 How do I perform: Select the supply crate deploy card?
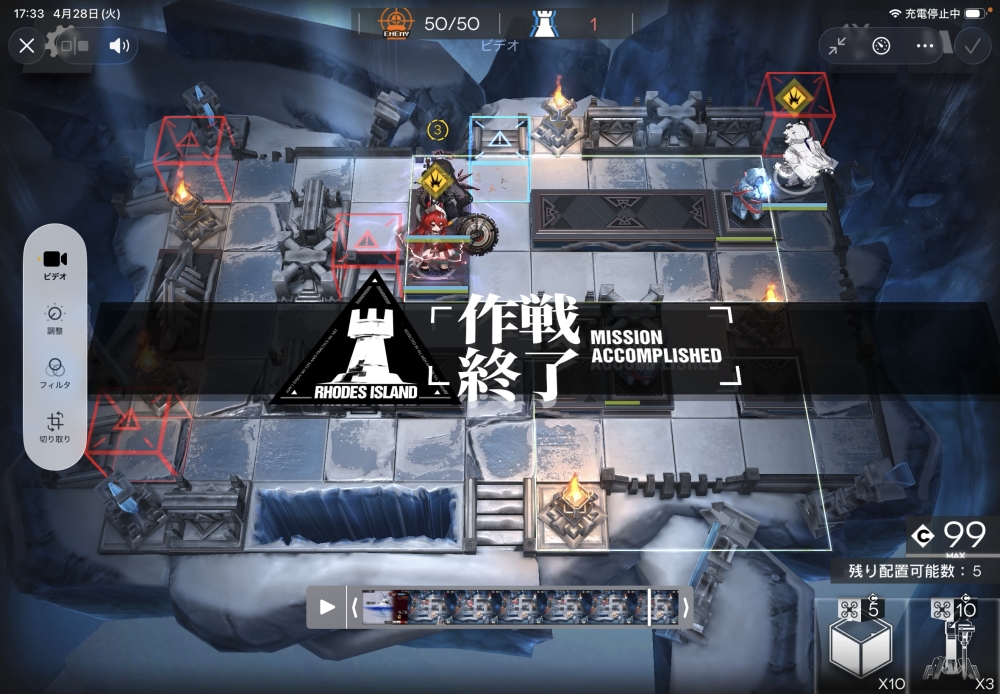[x=861, y=646]
